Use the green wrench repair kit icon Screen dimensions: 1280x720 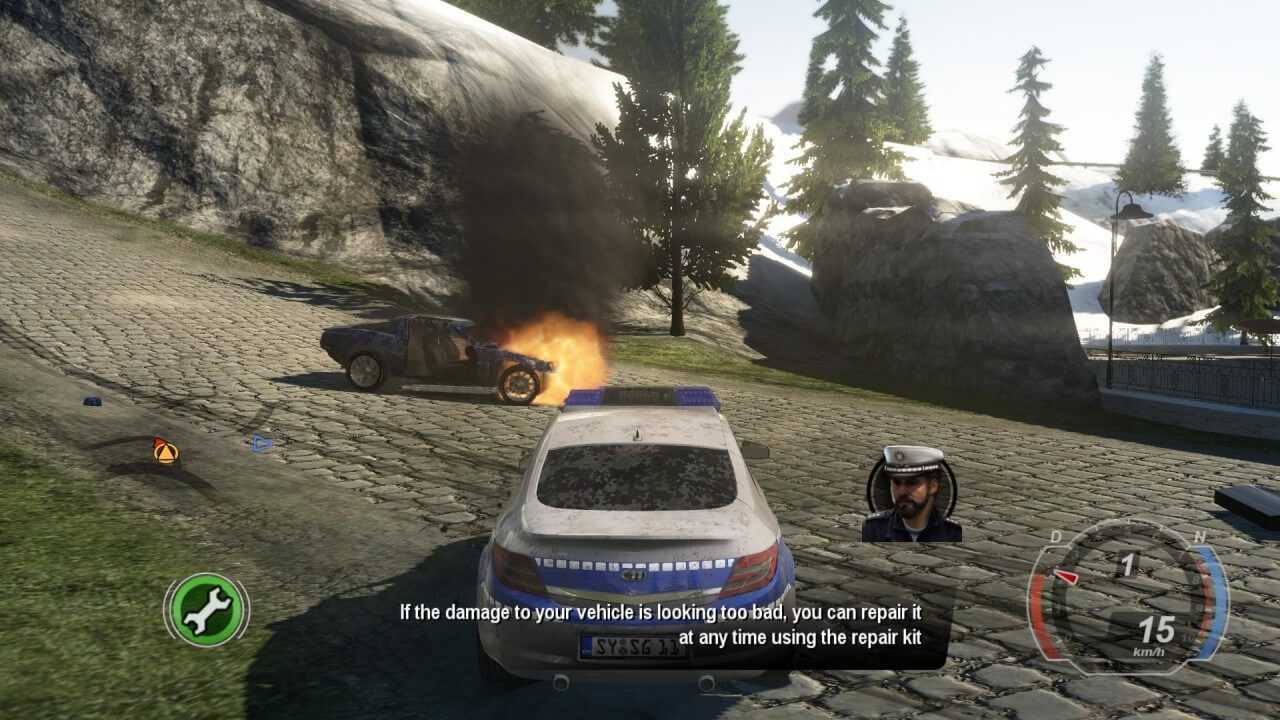click(207, 609)
